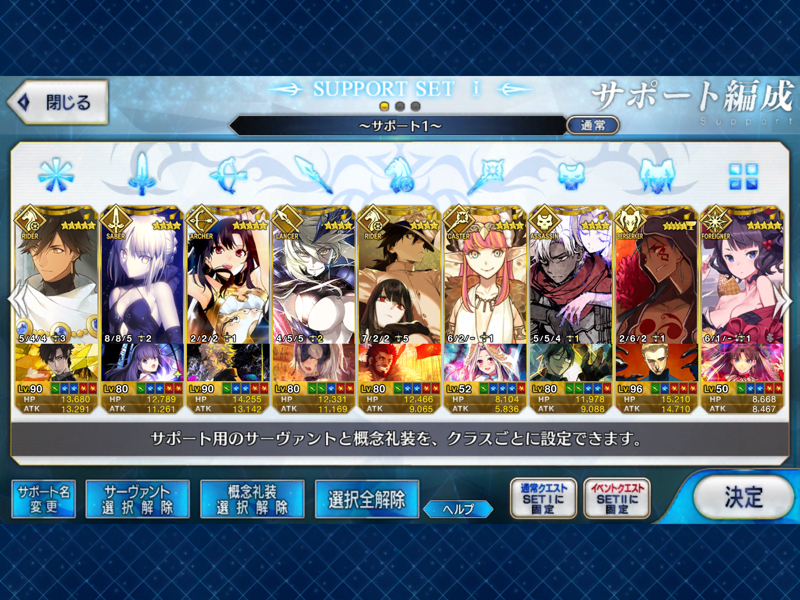800x600 pixels.
Task: Open the ヘルプ help panel
Action: coord(457,509)
